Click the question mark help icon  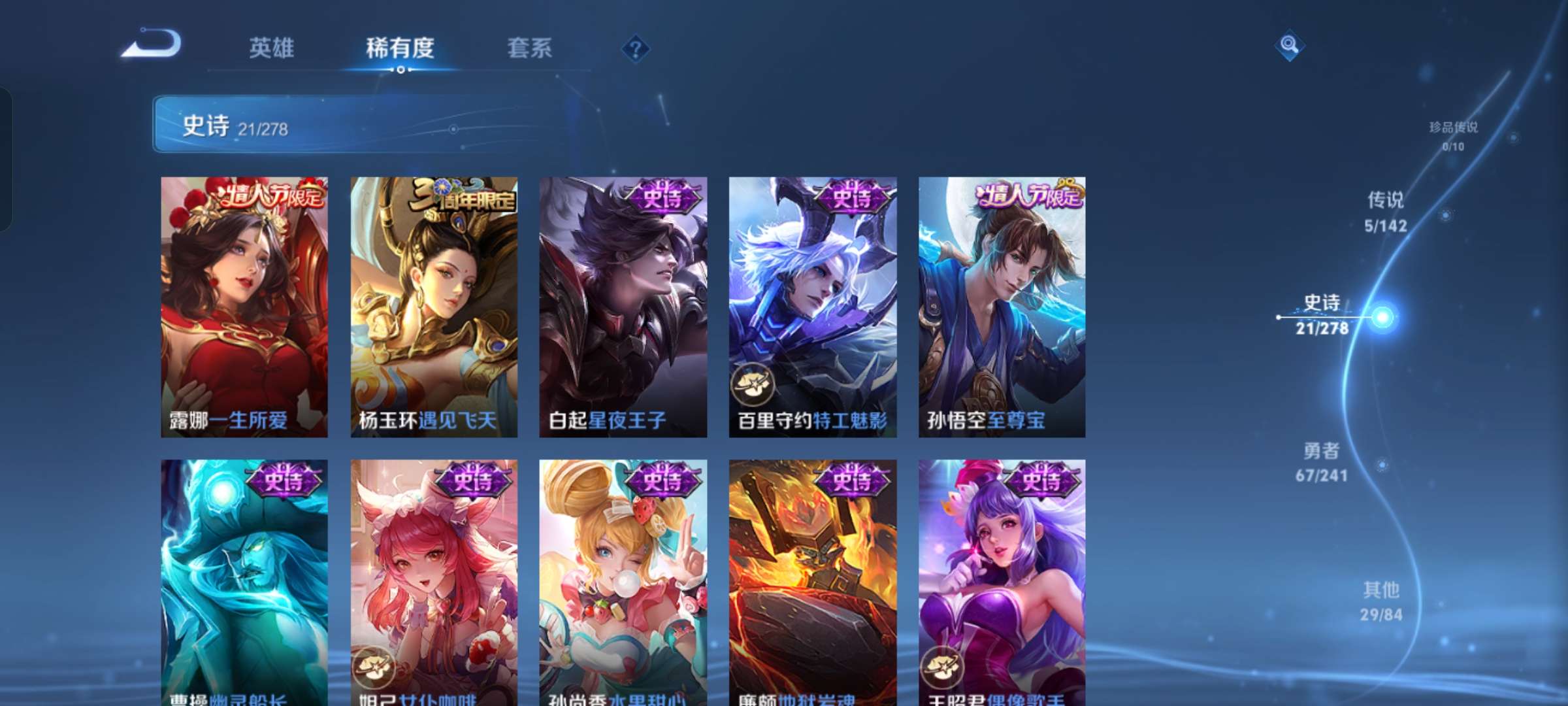pos(636,48)
